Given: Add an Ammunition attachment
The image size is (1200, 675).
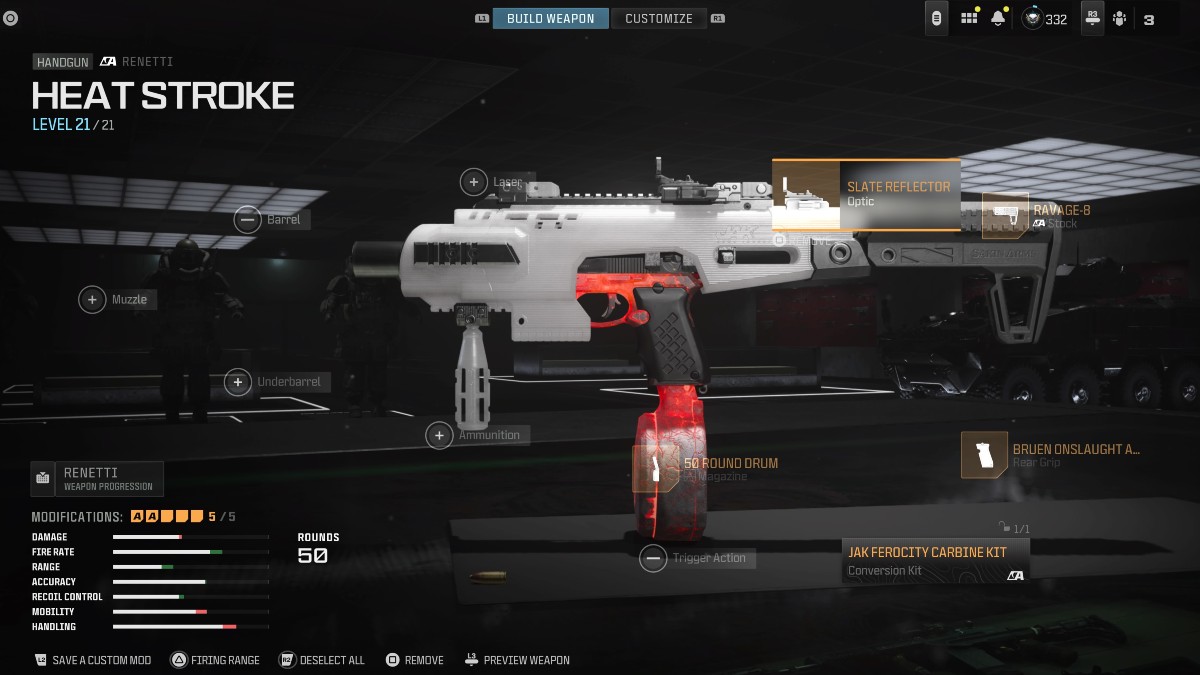Looking at the screenshot, I should pos(439,435).
